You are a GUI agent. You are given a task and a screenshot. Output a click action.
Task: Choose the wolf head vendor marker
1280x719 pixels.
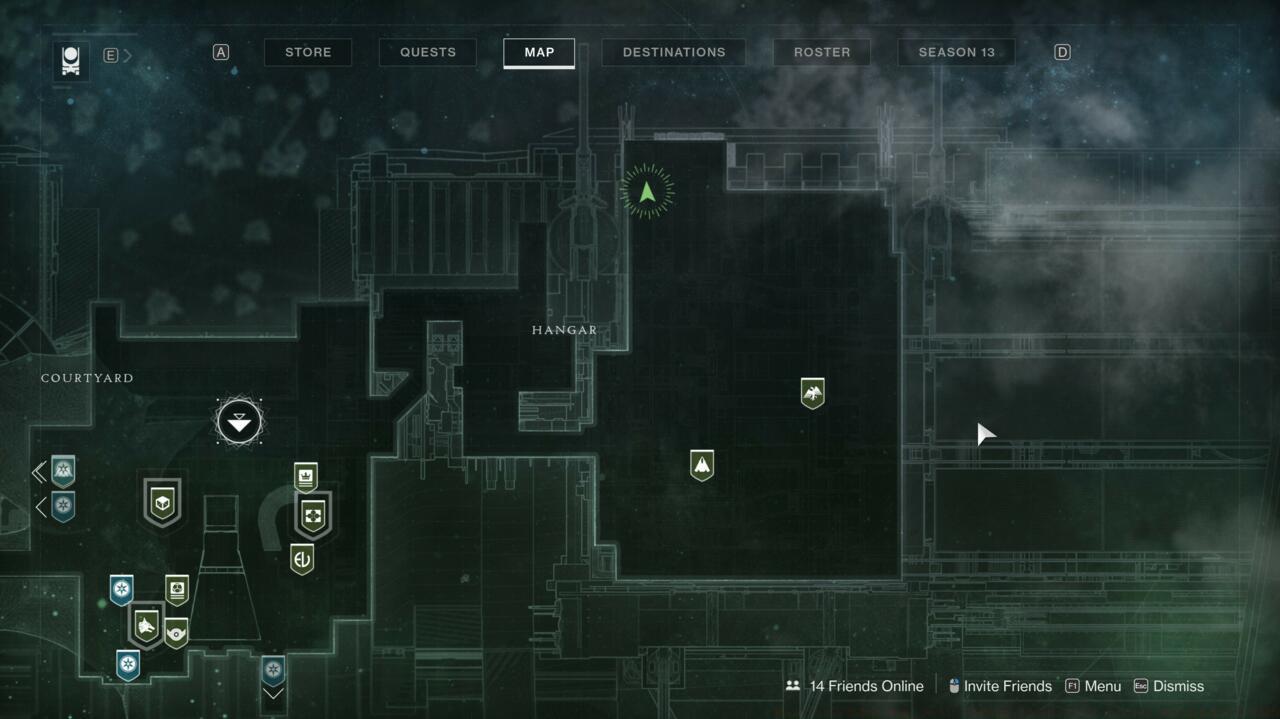point(146,626)
